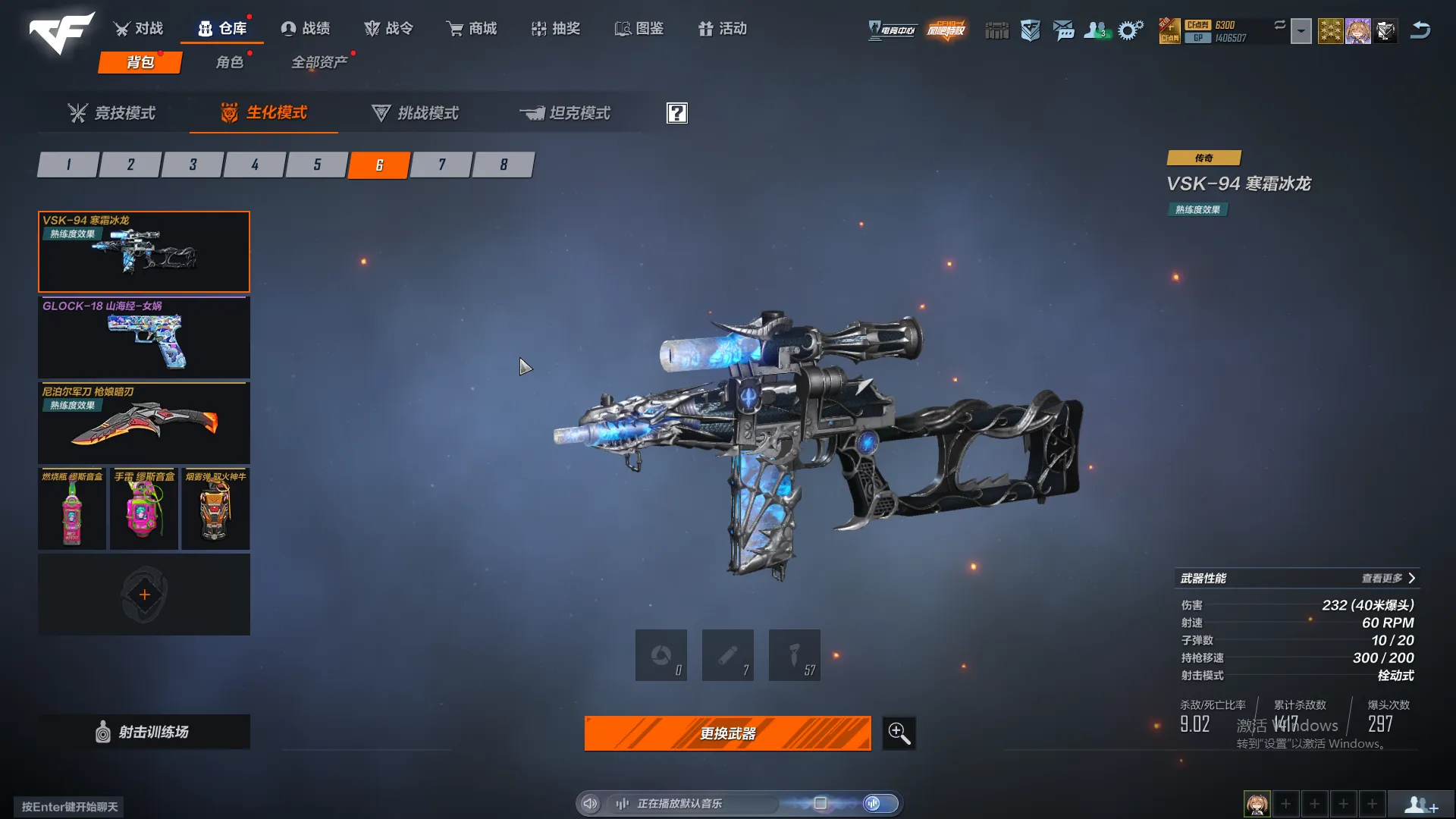Switch to 竞技模式 competitive mode tab
1456x819 pixels.
tap(111, 113)
